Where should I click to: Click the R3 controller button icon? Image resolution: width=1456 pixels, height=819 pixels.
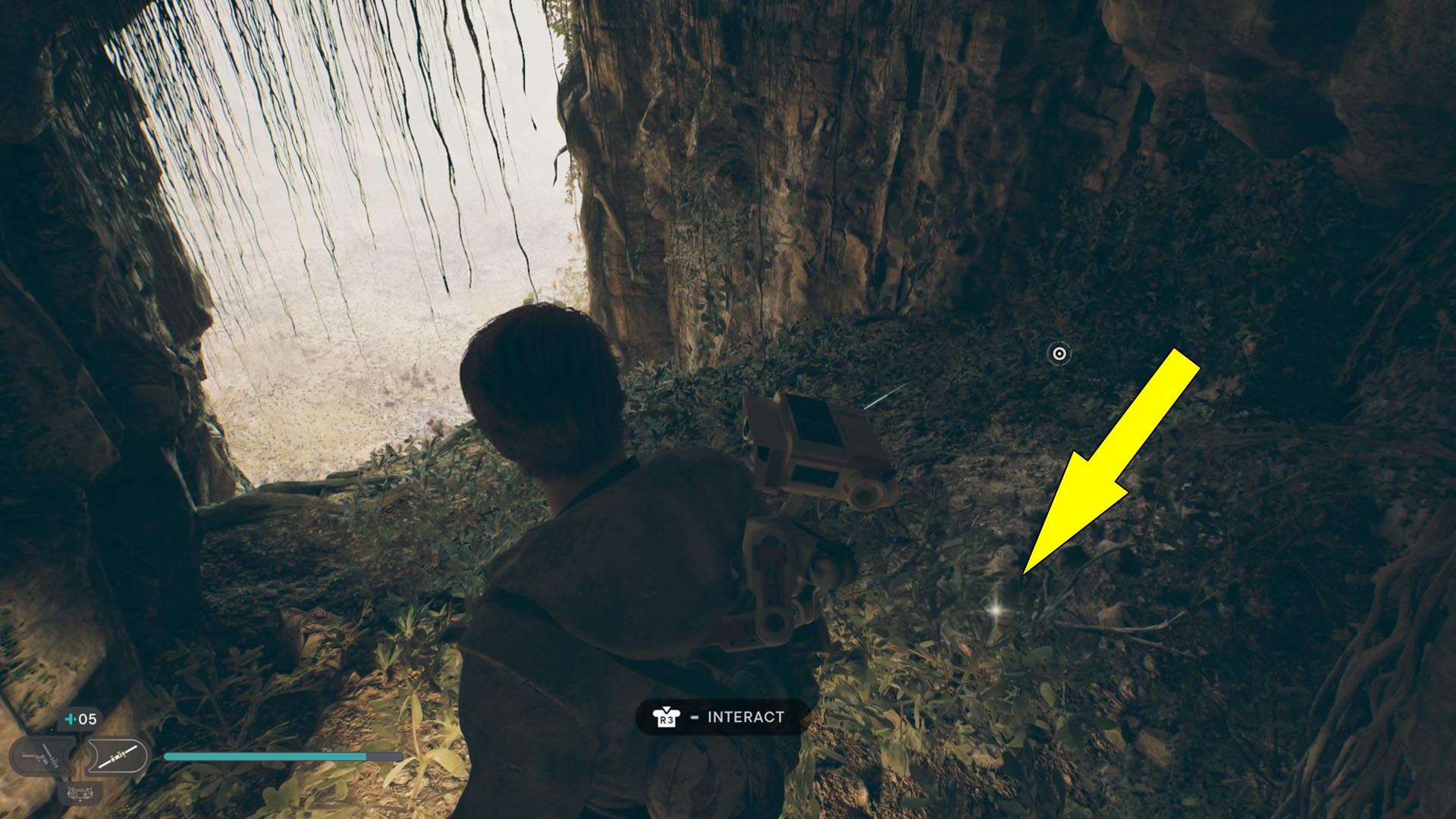click(x=665, y=718)
